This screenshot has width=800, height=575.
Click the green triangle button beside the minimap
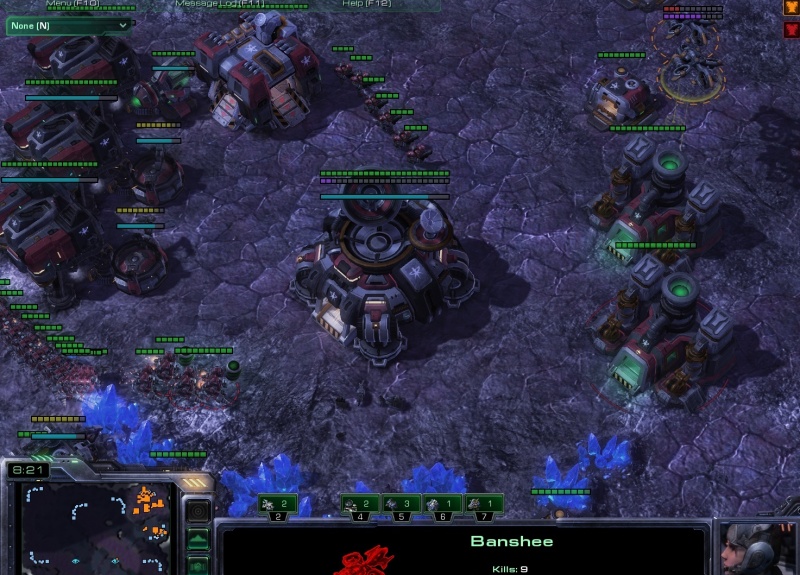coord(199,541)
